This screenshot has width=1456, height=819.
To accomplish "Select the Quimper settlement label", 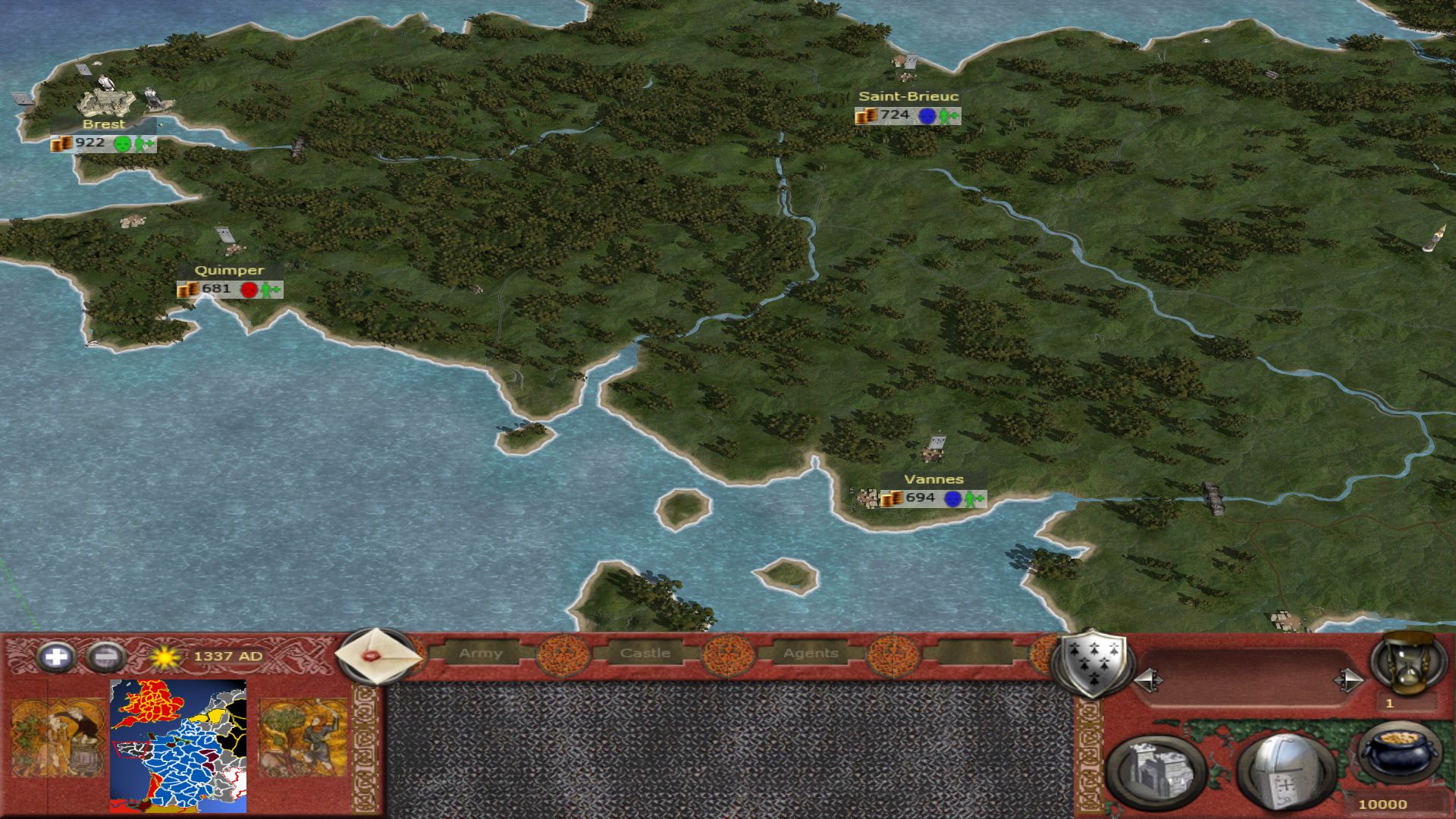I will click(229, 271).
